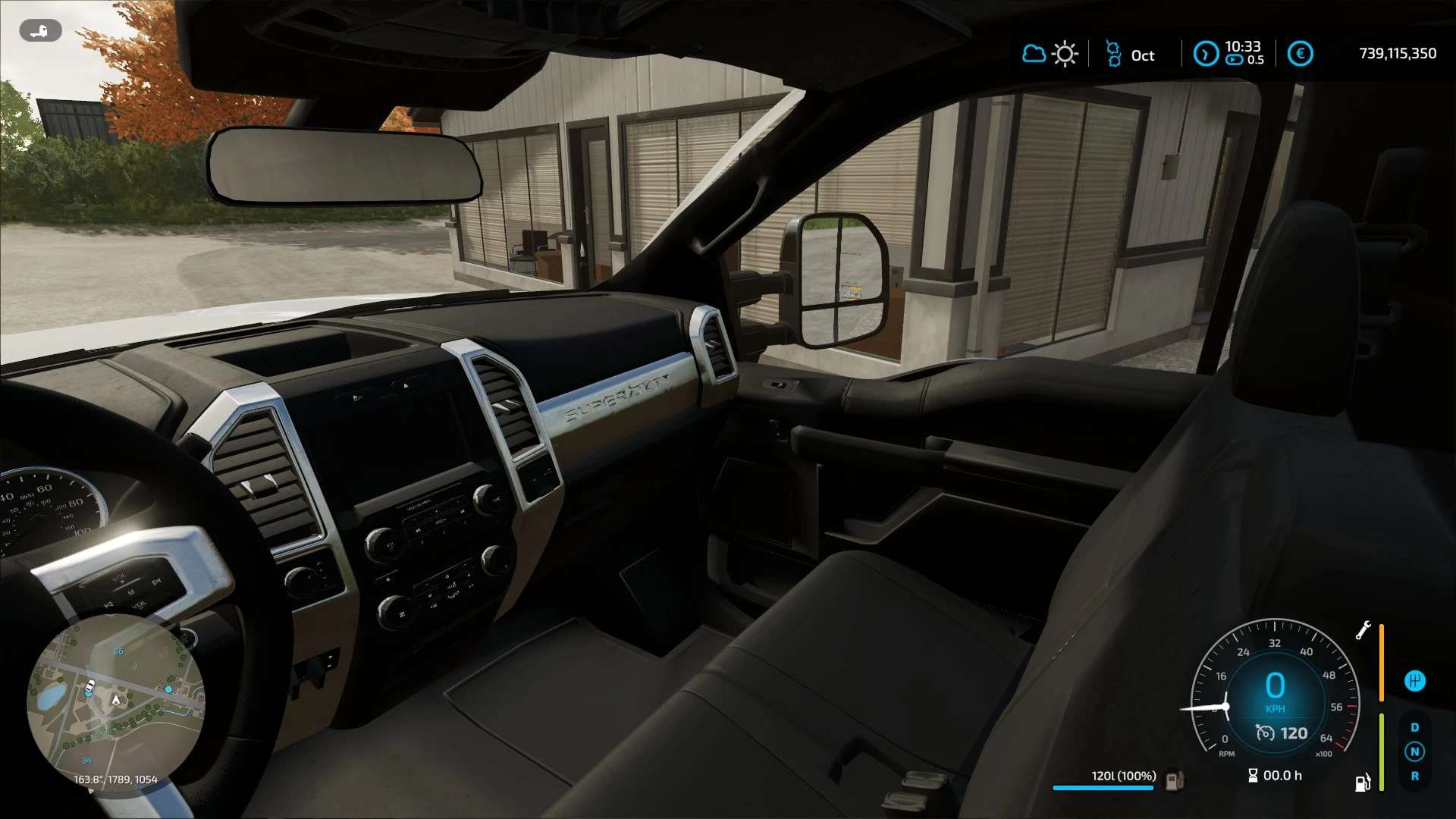Select the N neutral gear indicator
The width and height of the screenshot is (1456, 819).
point(1414,752)
